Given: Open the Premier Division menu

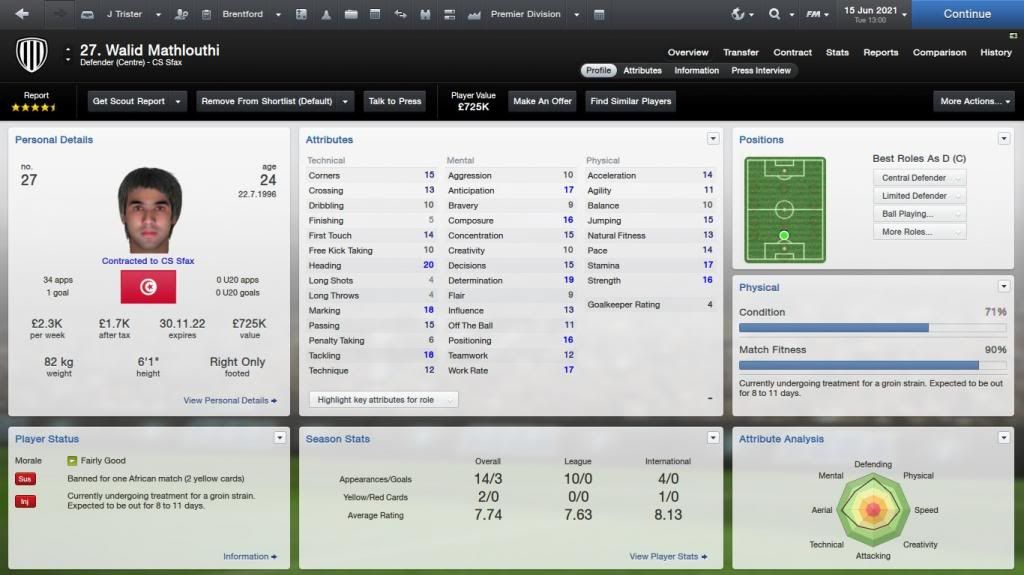Looking at the screenshot, I should click(x=530, y=14).
